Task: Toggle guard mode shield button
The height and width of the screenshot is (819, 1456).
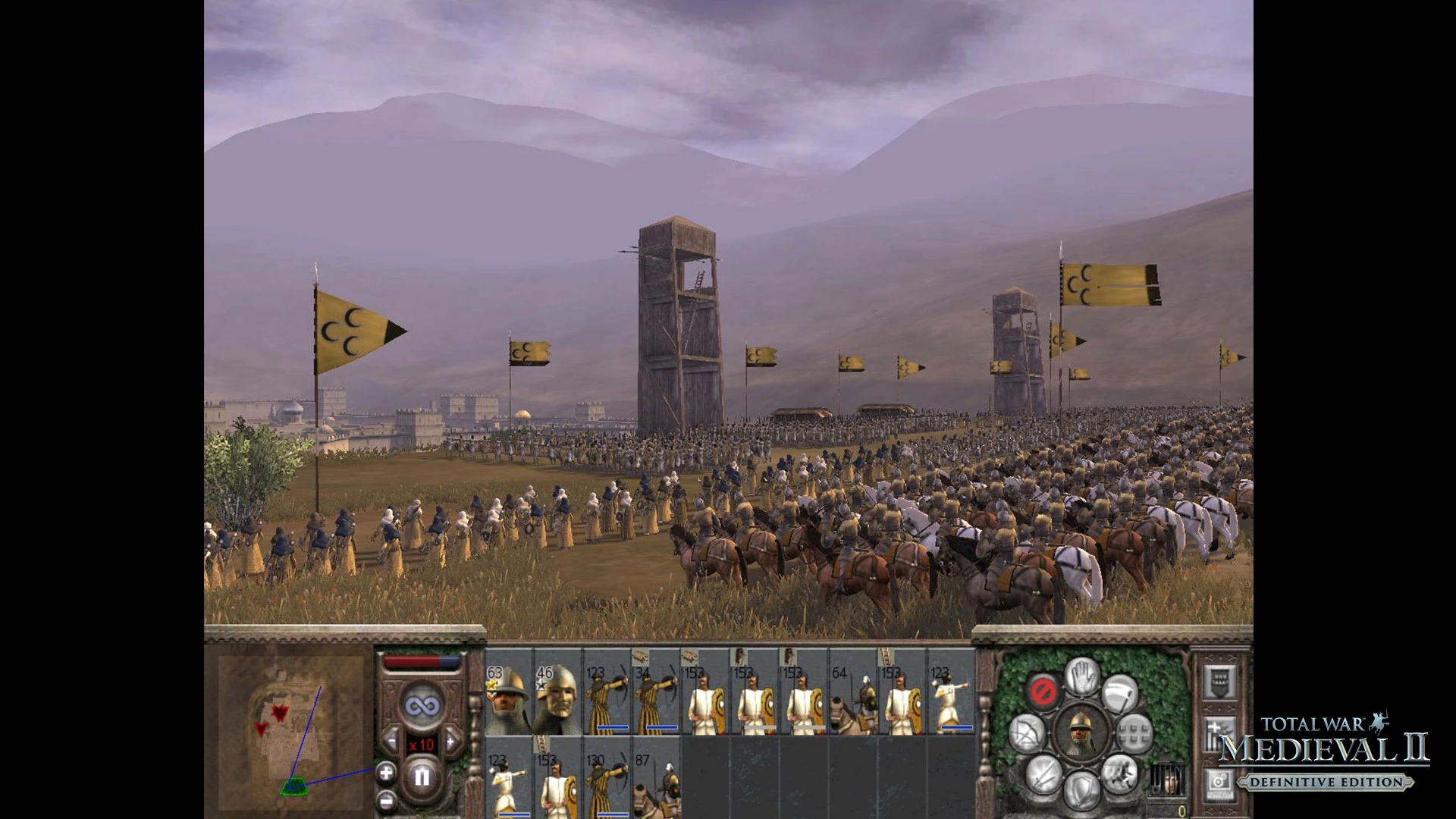Action: (x=1082, y=789)
